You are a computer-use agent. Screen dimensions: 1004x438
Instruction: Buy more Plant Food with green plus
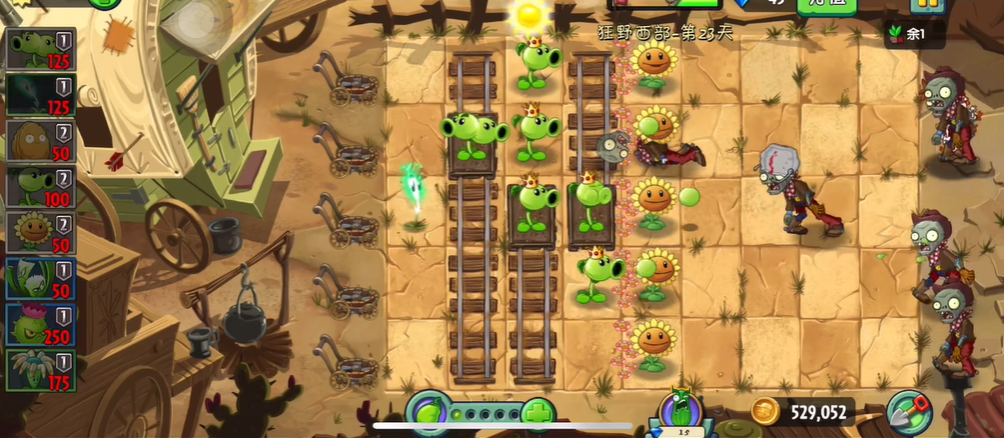(538, 412)
